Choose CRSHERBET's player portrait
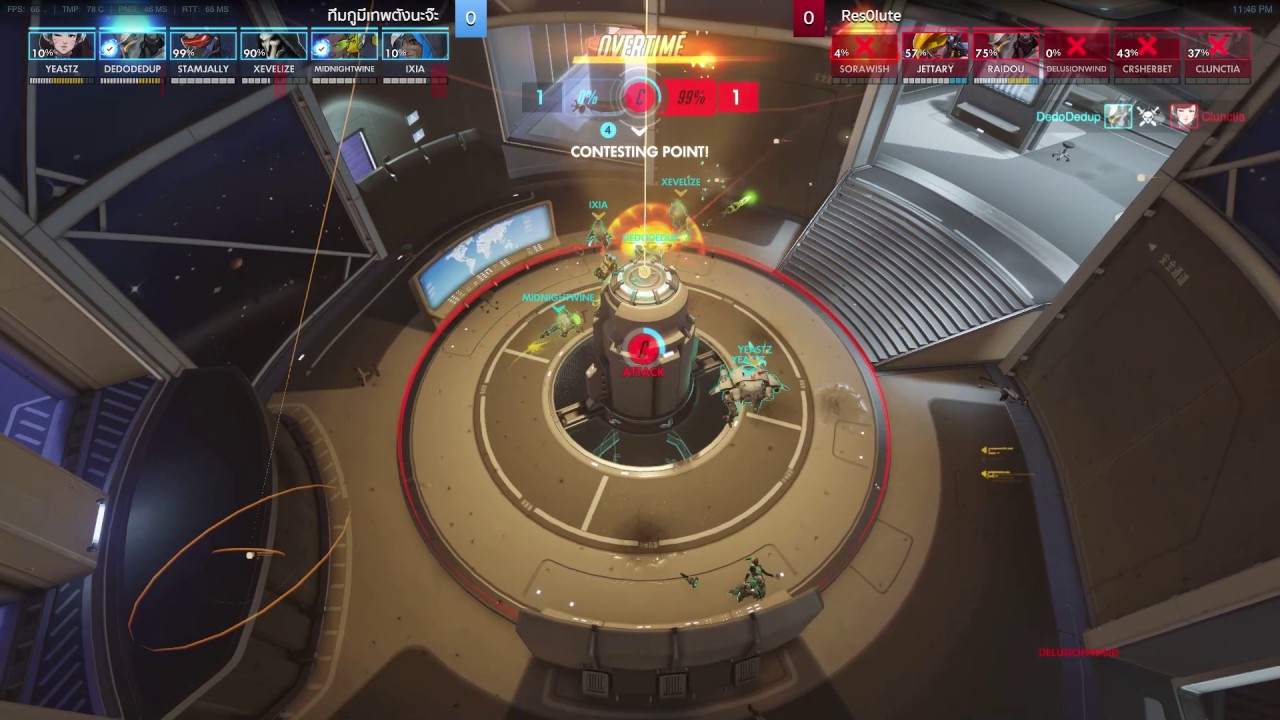The width and height of the screenshot is (1280, 720). point(1147,47)
